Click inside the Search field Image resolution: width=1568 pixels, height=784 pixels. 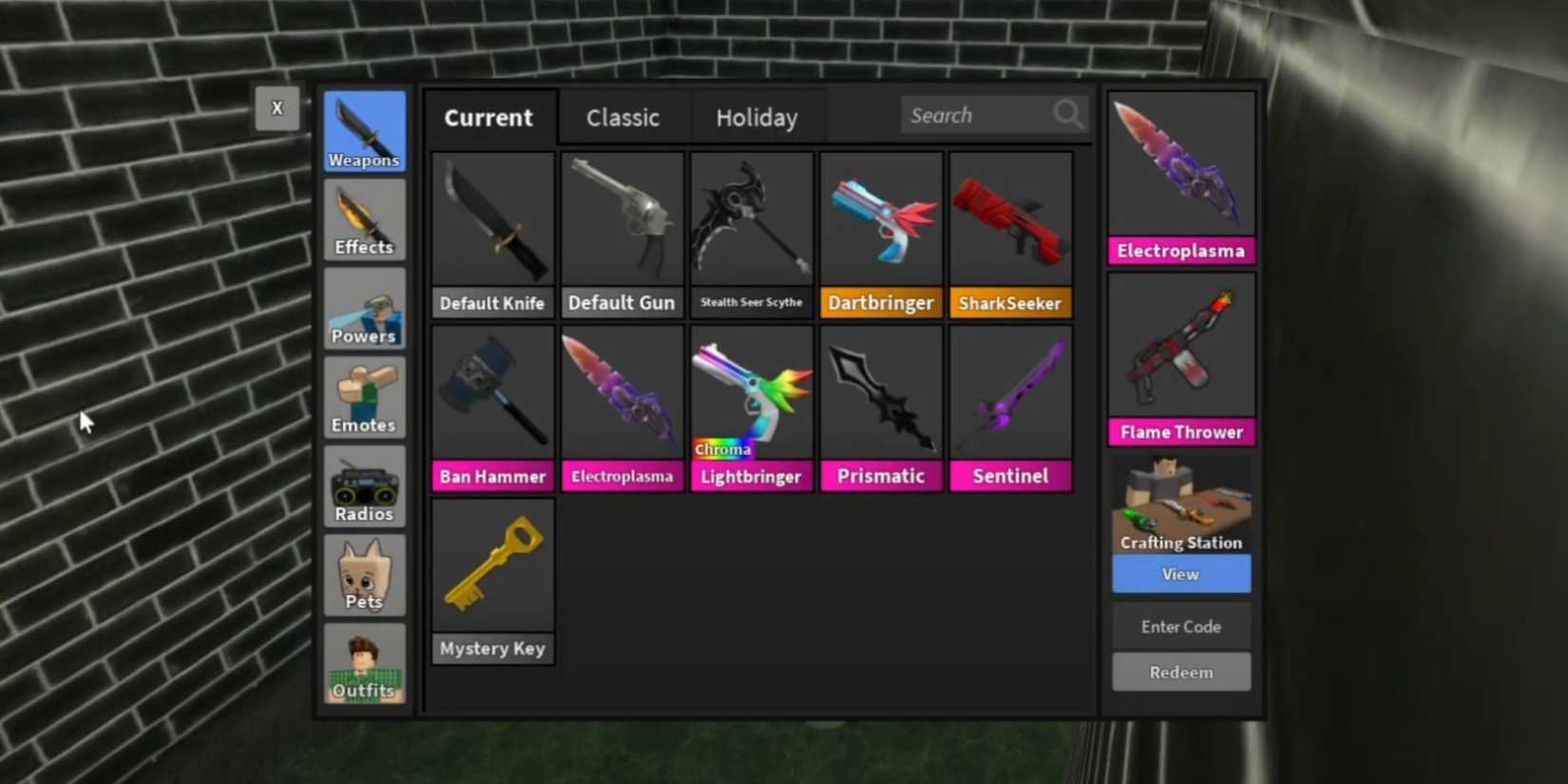[979, 114]
